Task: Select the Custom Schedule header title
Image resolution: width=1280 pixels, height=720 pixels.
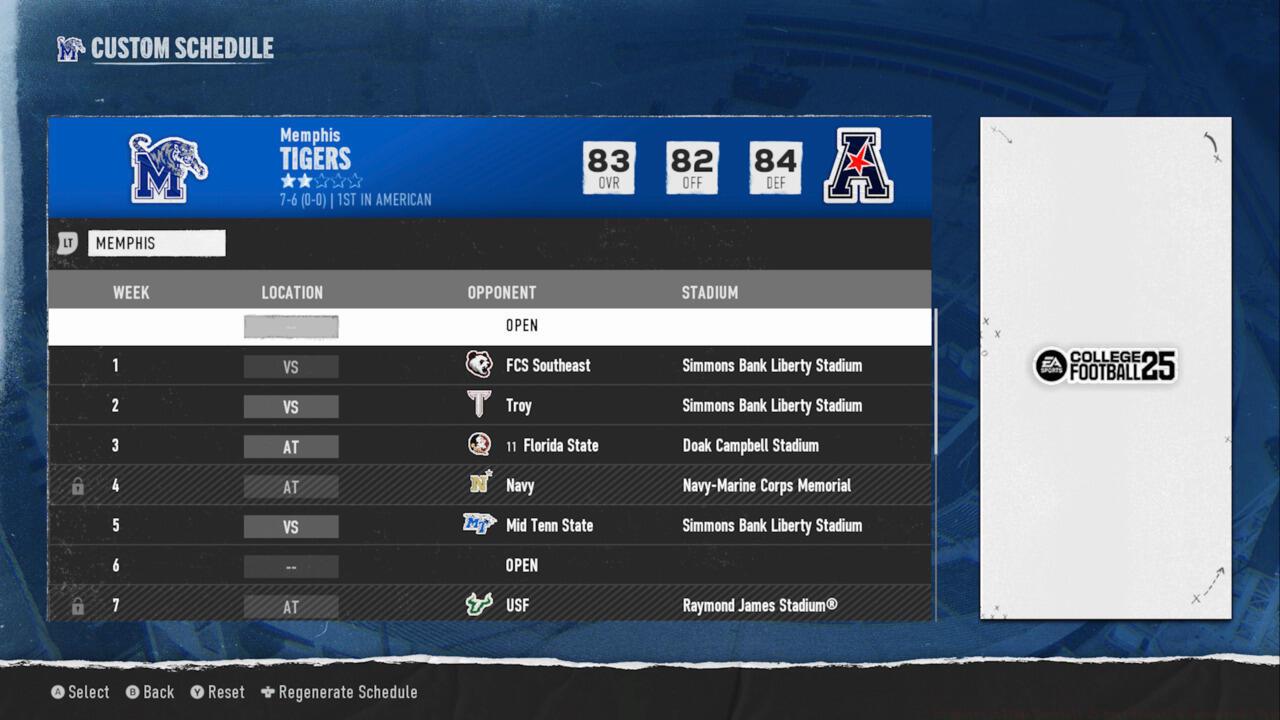Action: (181, 47)
